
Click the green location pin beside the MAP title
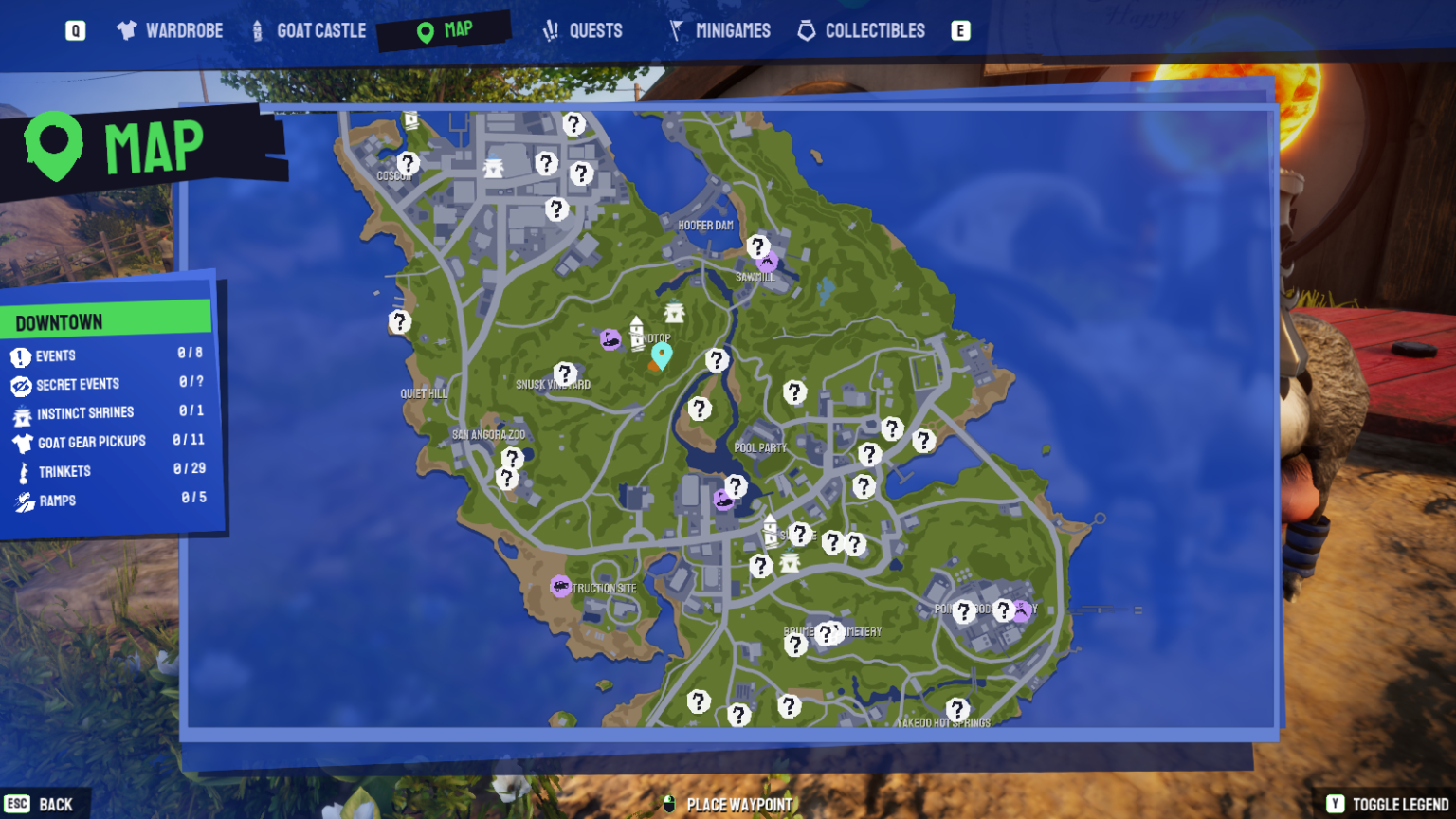click(54, 145)
